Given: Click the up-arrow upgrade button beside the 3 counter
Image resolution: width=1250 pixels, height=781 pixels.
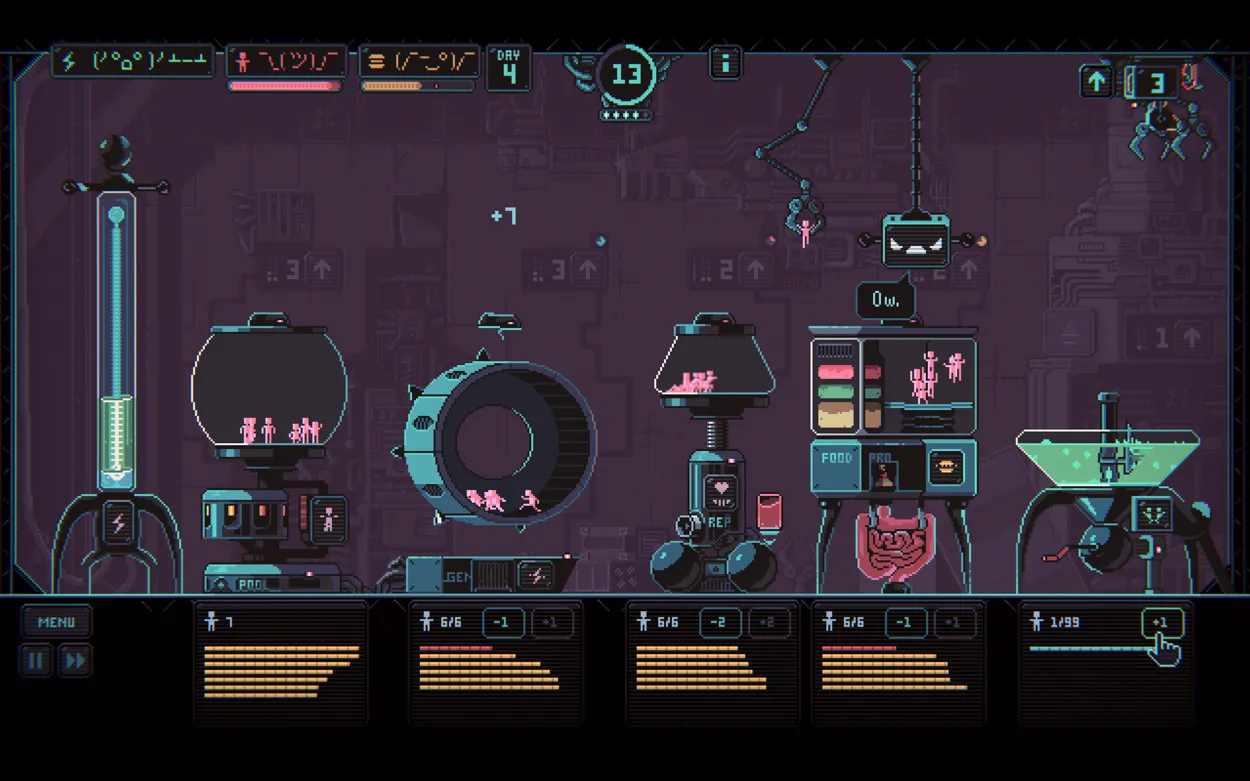Looking at the screenshot, I should tap(1096, 82).
